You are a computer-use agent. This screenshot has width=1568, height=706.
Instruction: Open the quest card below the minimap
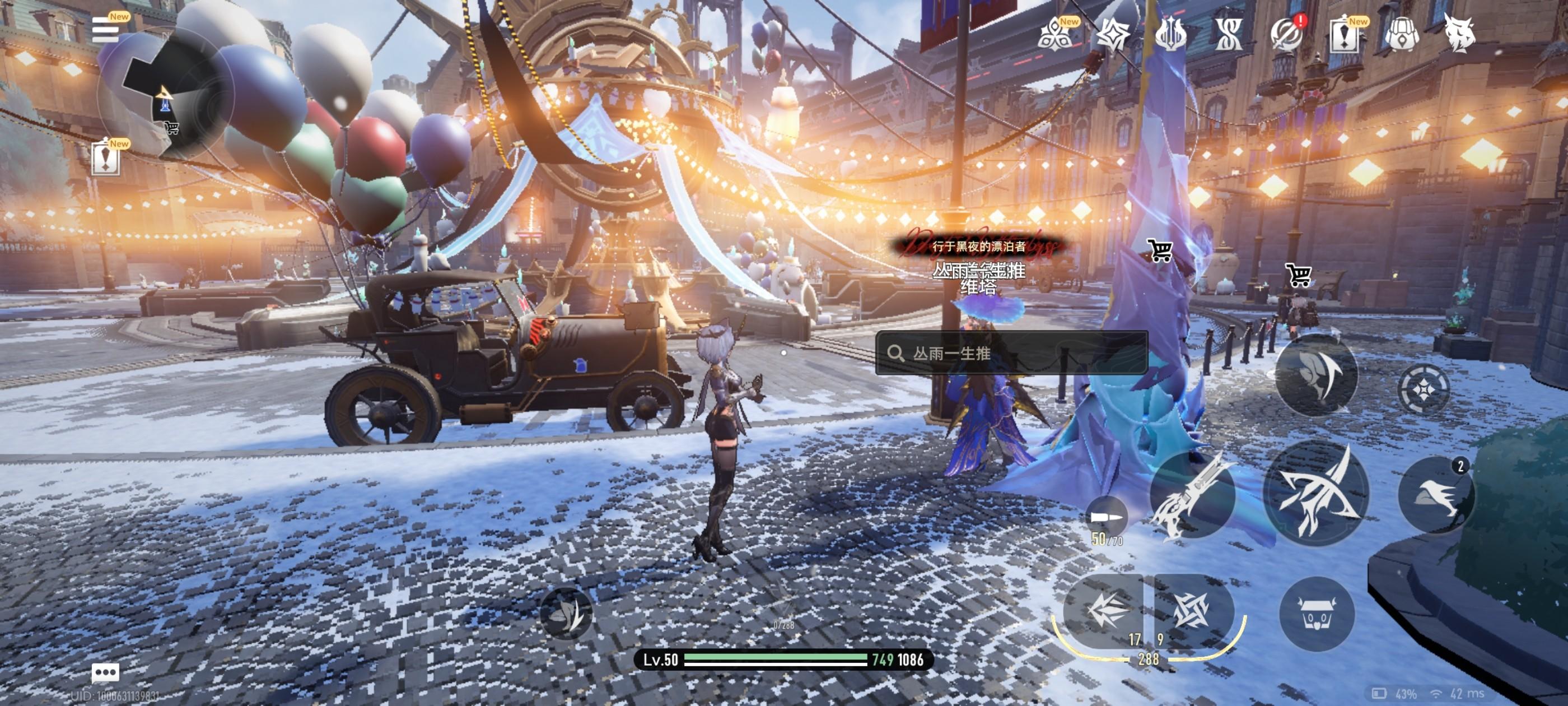click(x=105, y=159)
